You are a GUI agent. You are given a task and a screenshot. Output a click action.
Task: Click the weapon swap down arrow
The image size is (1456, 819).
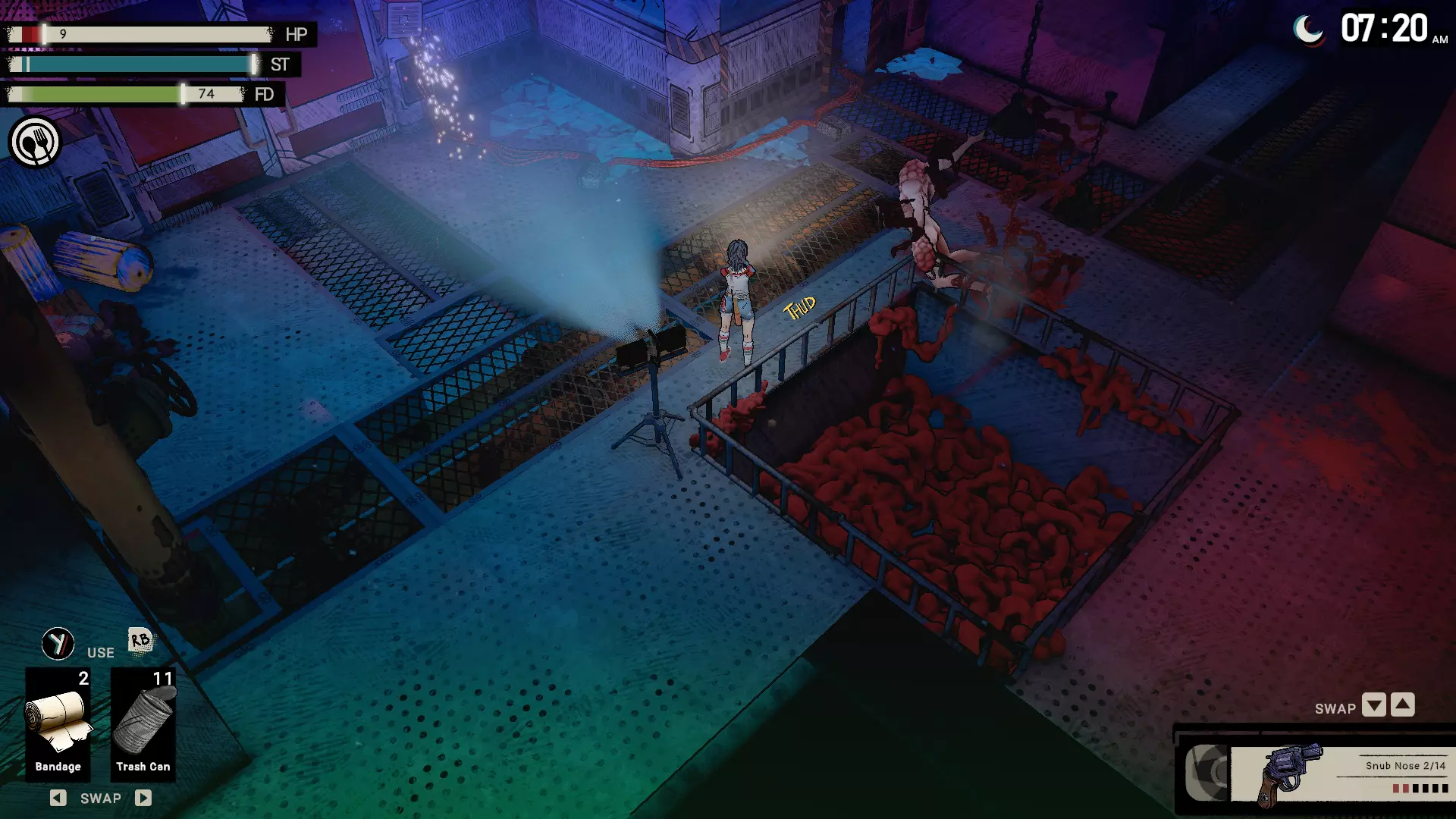[x=1373, y=705]
